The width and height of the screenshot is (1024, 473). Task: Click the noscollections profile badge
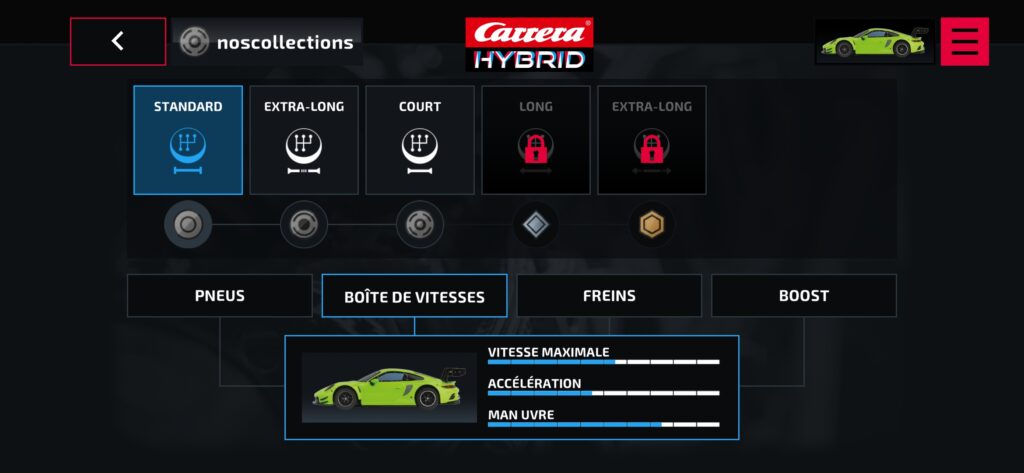tap(267, 42)
